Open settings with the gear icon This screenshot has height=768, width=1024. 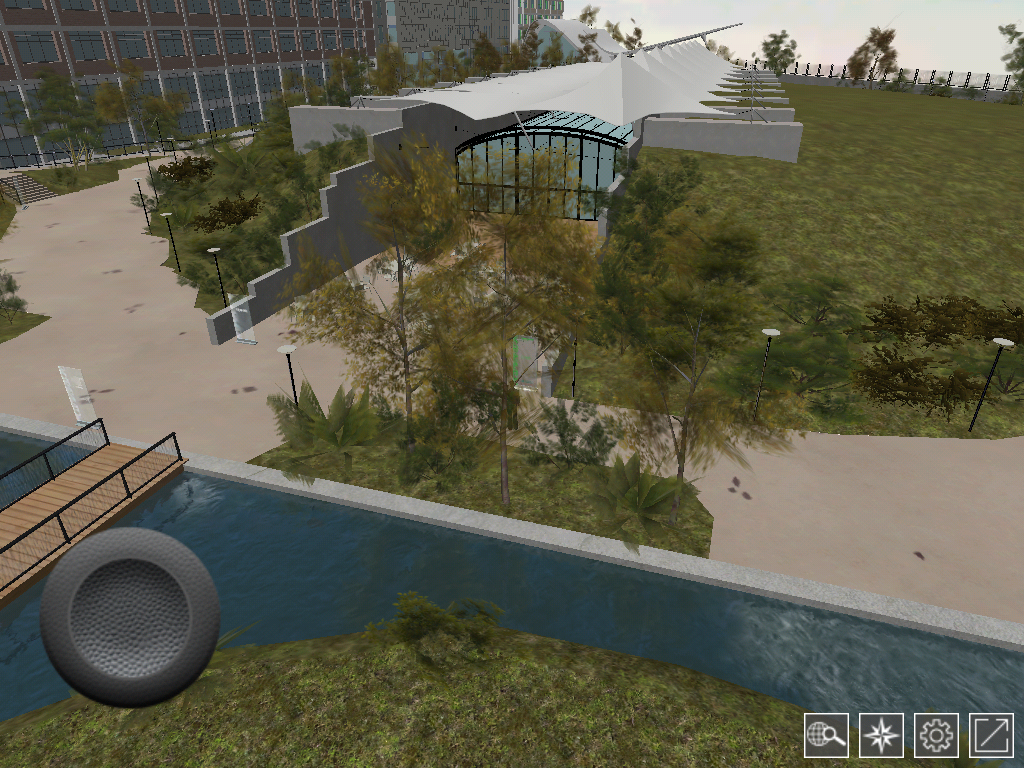[937, 735]
